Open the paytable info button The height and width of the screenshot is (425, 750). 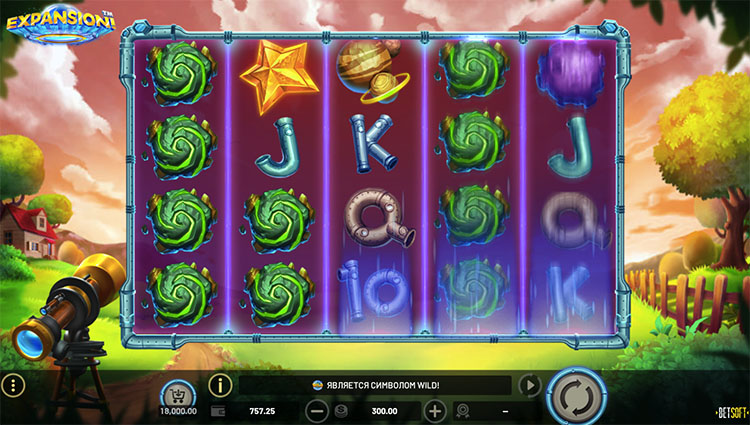pos(220,384)
